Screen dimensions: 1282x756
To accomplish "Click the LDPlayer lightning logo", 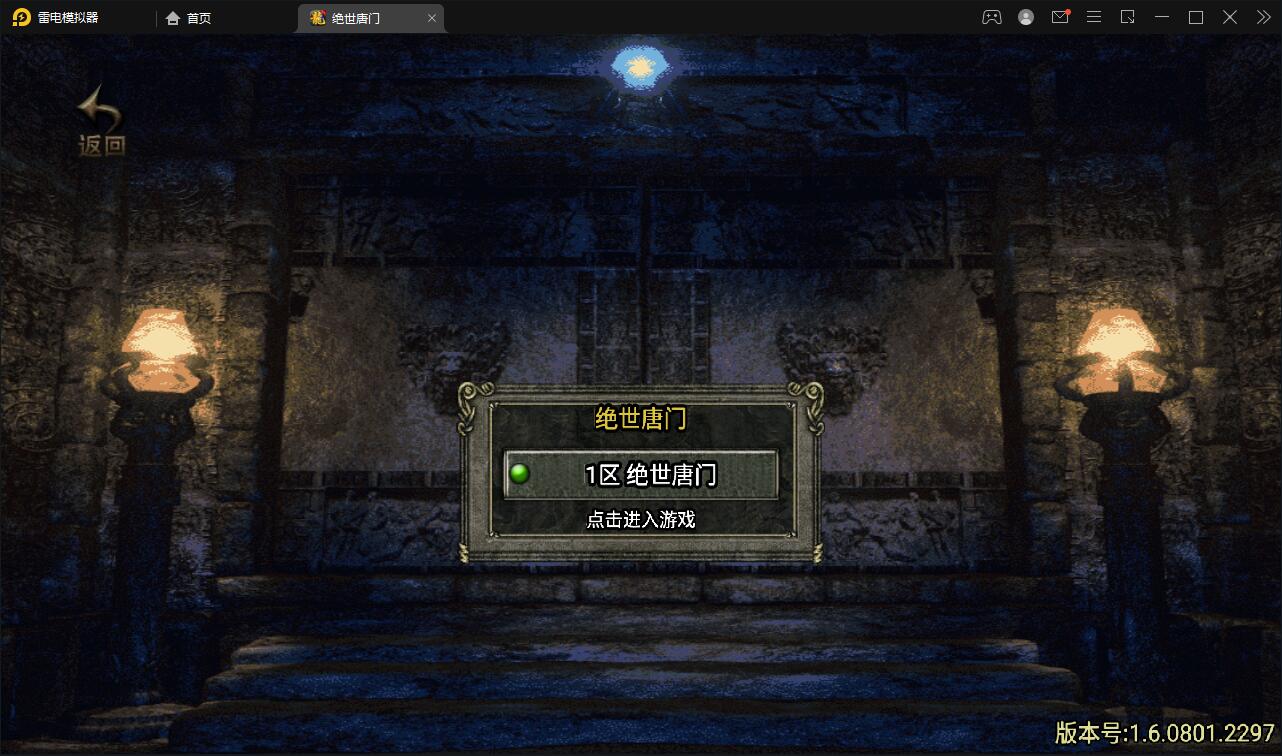I will pyautogui.click(x=21, y=17).
